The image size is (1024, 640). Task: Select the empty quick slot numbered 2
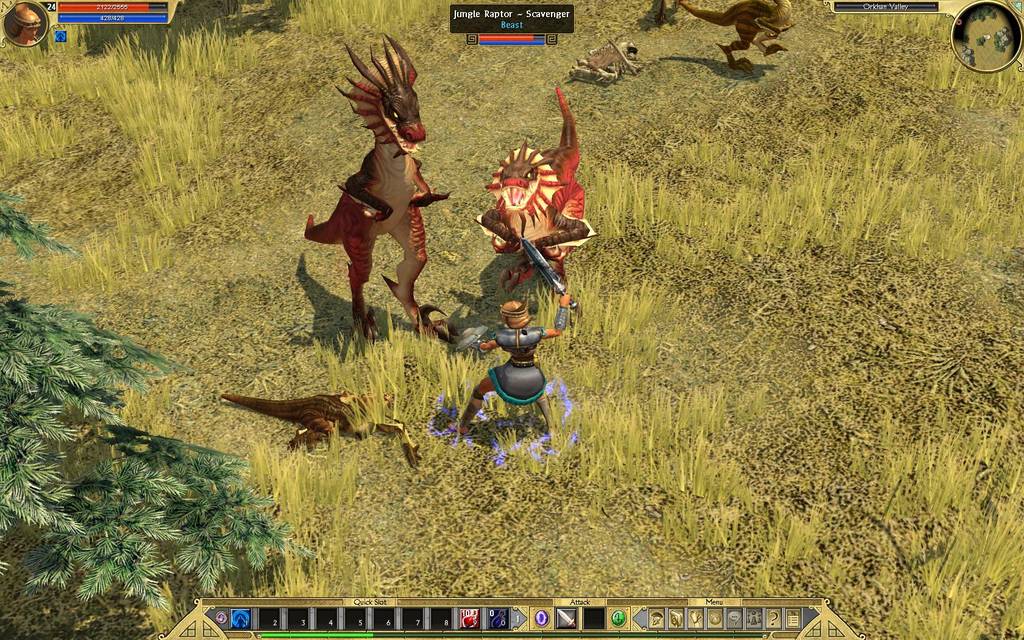point(272,619)
